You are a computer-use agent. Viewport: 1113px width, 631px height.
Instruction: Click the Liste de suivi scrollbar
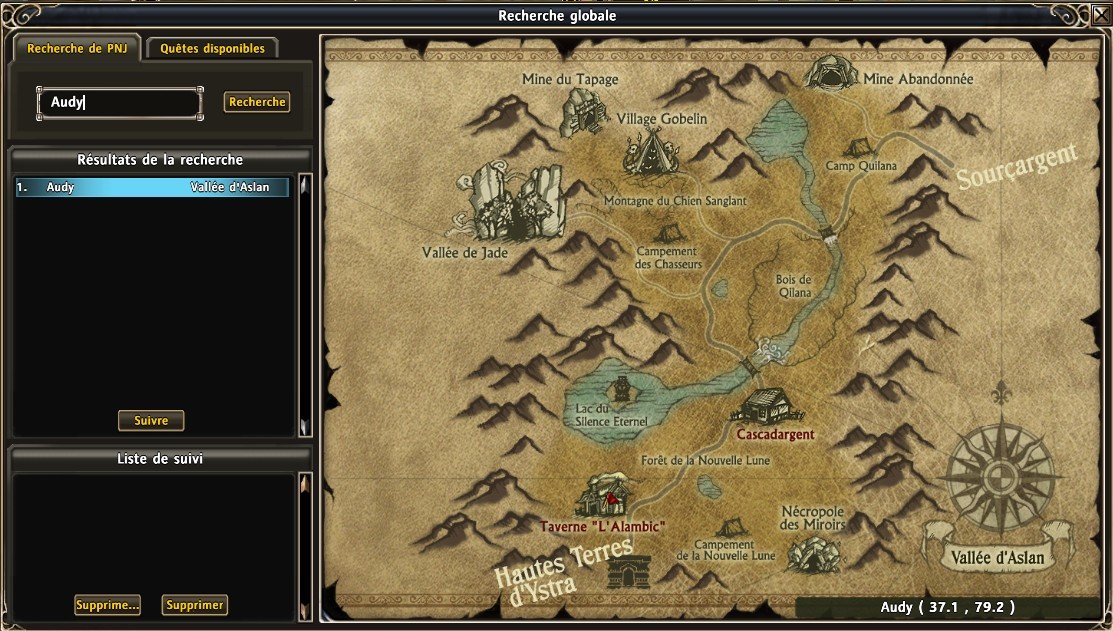click(x=305, y=545)
